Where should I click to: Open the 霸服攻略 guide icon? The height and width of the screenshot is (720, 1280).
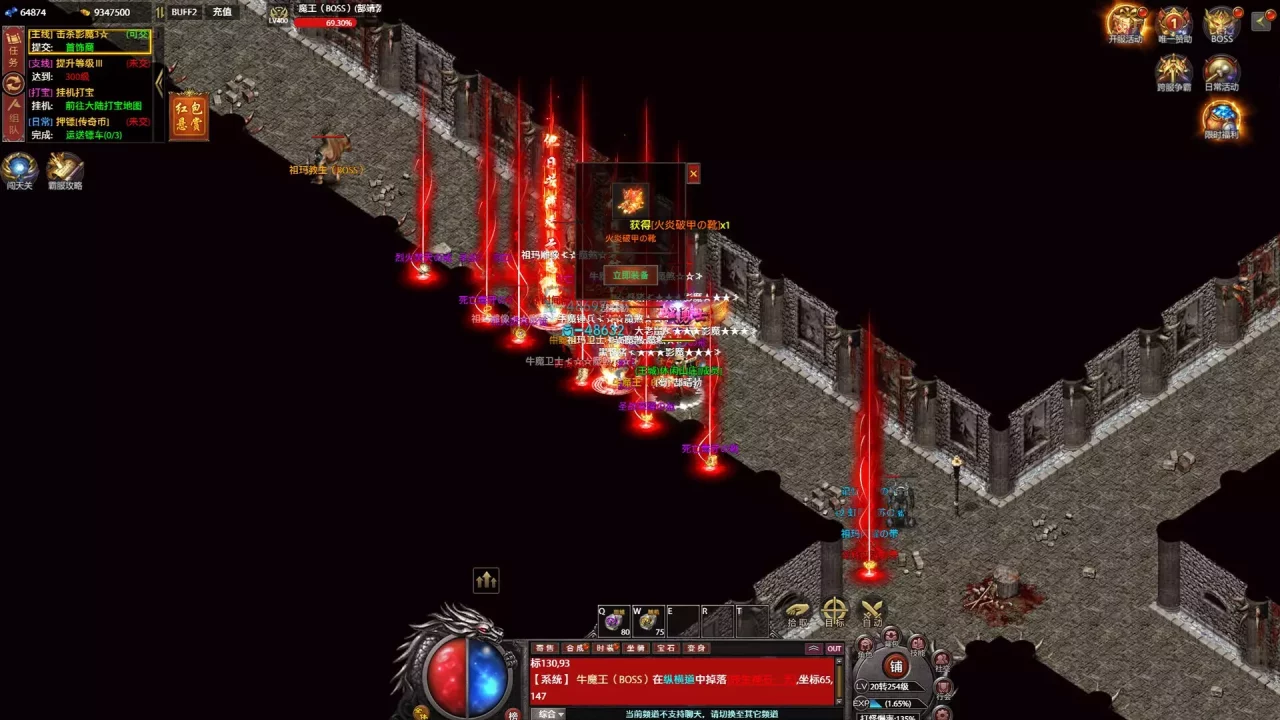point(65,169)
